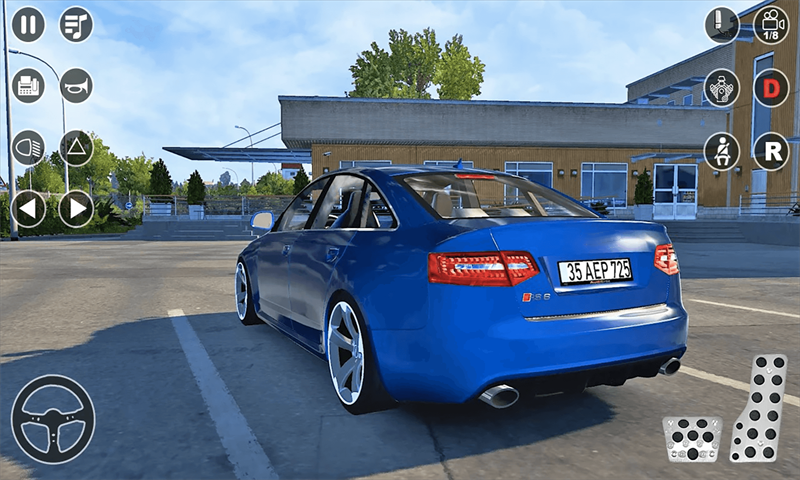Tap the fuel pump station icon
The image size is (800, 480).
point(28,86)
